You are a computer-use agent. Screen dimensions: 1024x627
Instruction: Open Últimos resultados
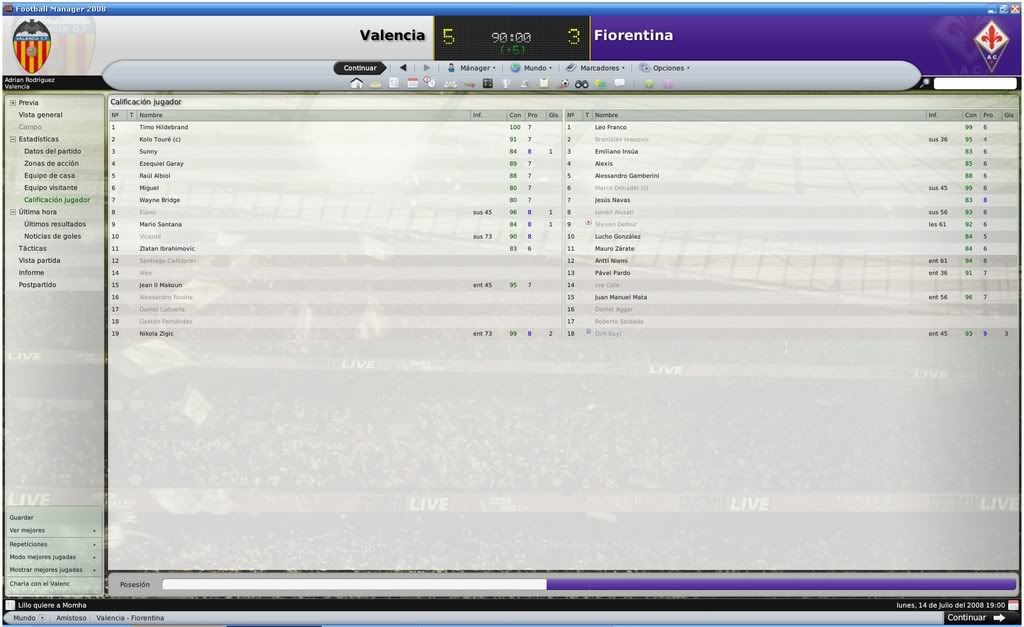pyautogui.click(x=52, y=224)
